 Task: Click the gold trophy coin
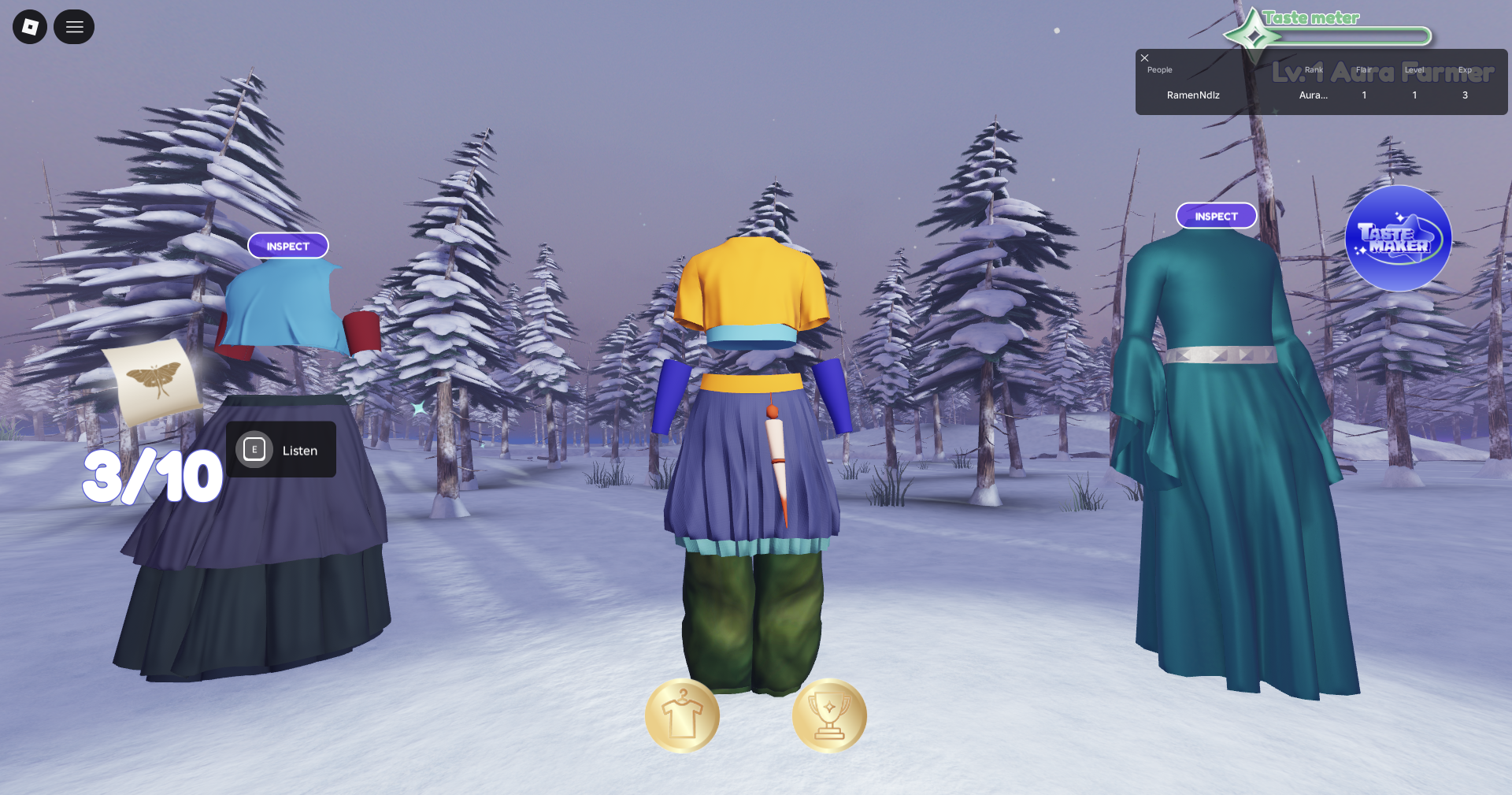[829, 715]
